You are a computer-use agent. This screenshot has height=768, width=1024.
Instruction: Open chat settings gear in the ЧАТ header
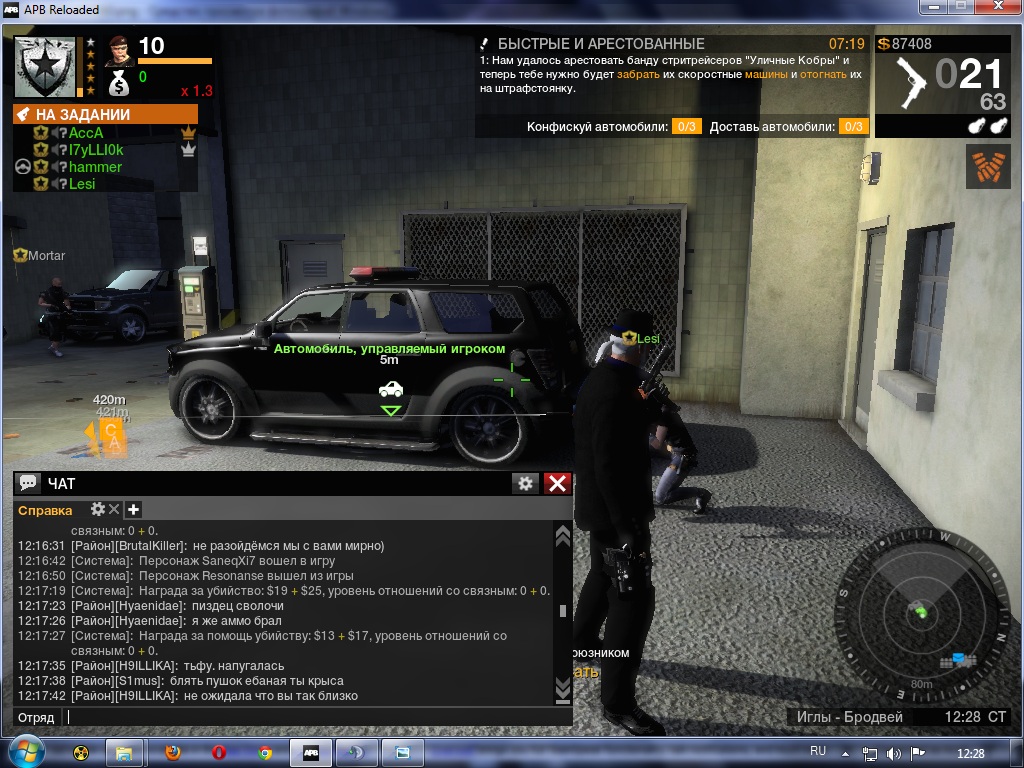(525, 484)
